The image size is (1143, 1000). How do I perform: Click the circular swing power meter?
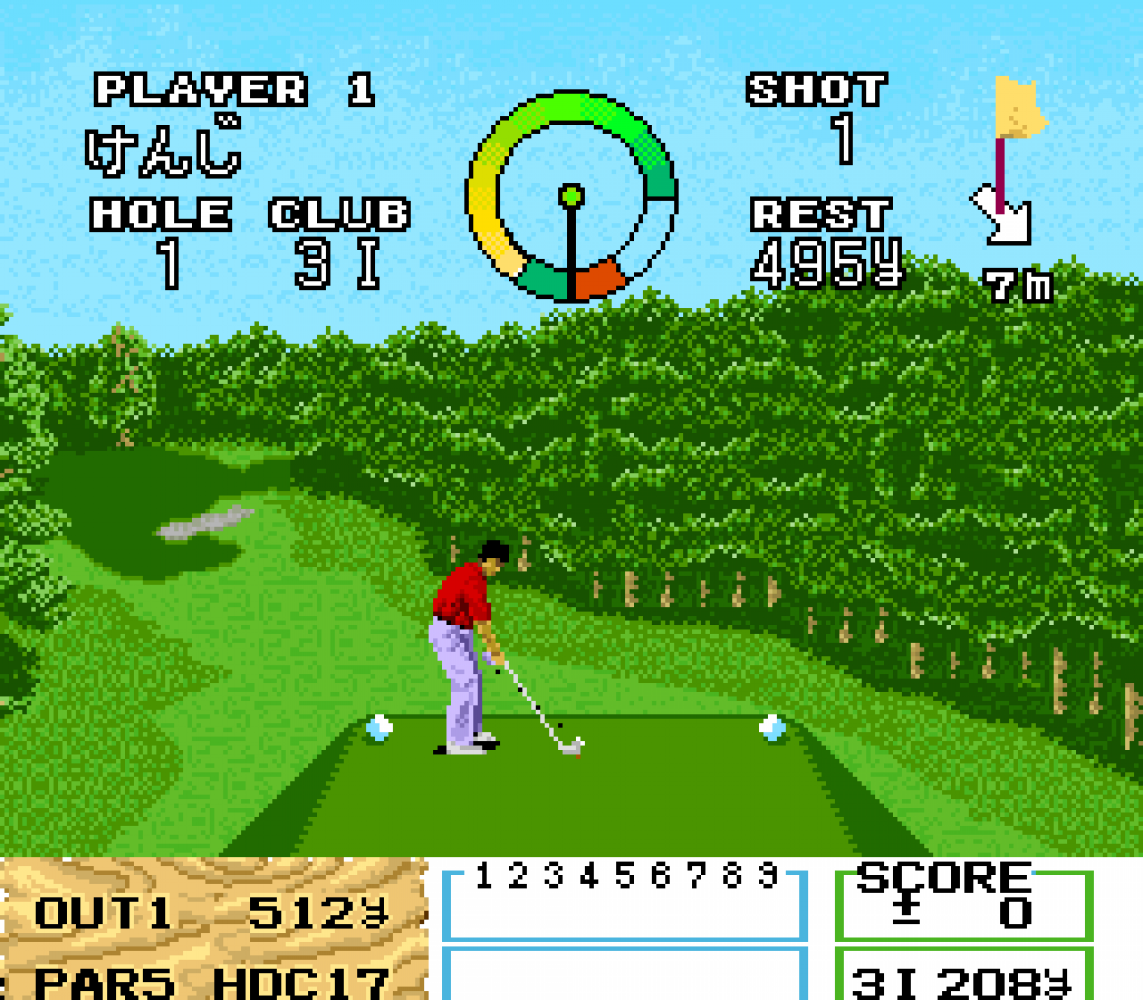(571, 197)
